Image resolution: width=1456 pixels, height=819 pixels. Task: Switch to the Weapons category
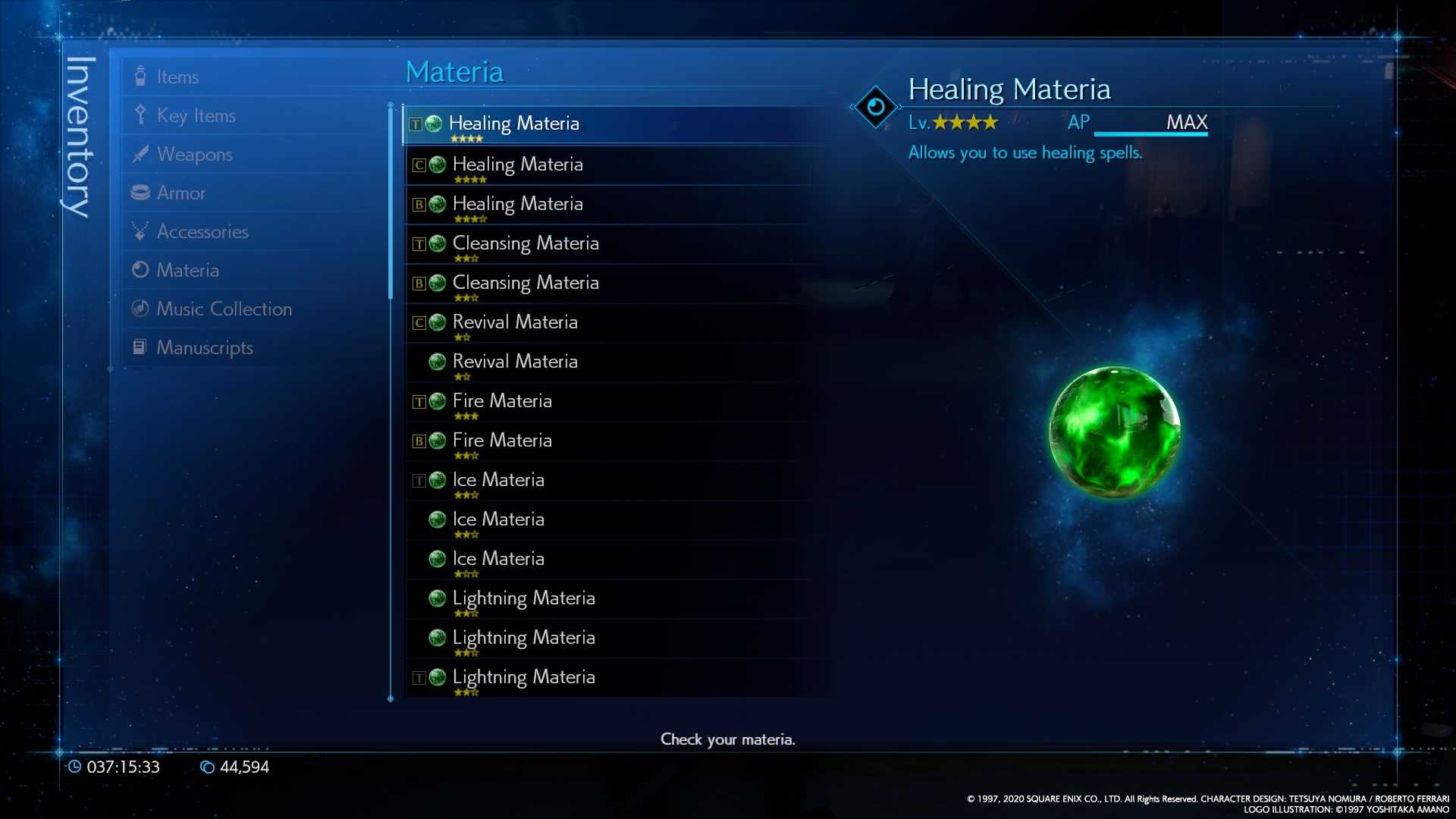[194, 154]
